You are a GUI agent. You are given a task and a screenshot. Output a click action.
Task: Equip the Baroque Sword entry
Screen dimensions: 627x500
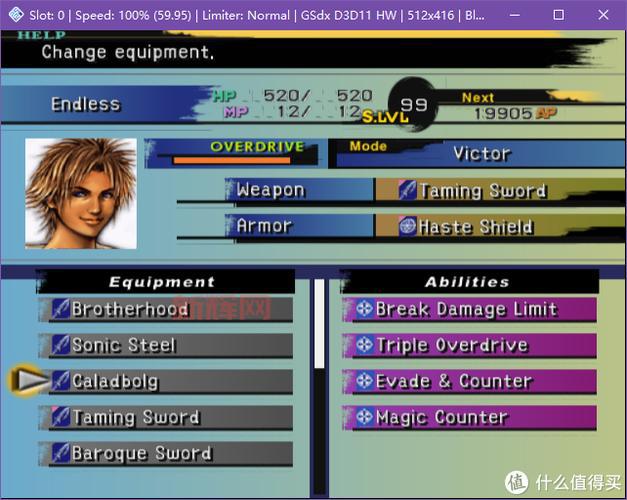pos(168,453)
